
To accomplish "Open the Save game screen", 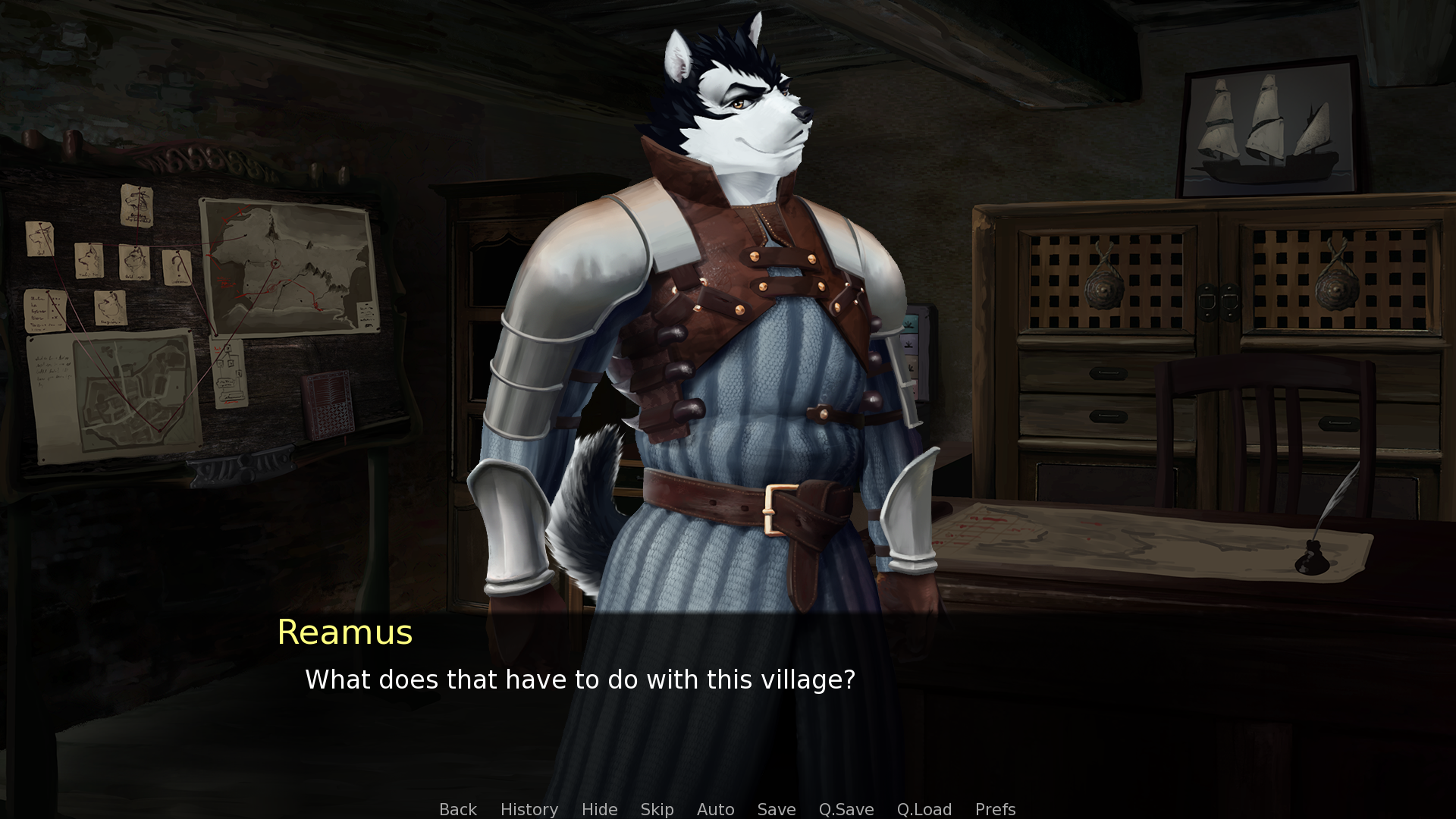I will (x=777, y=809).
